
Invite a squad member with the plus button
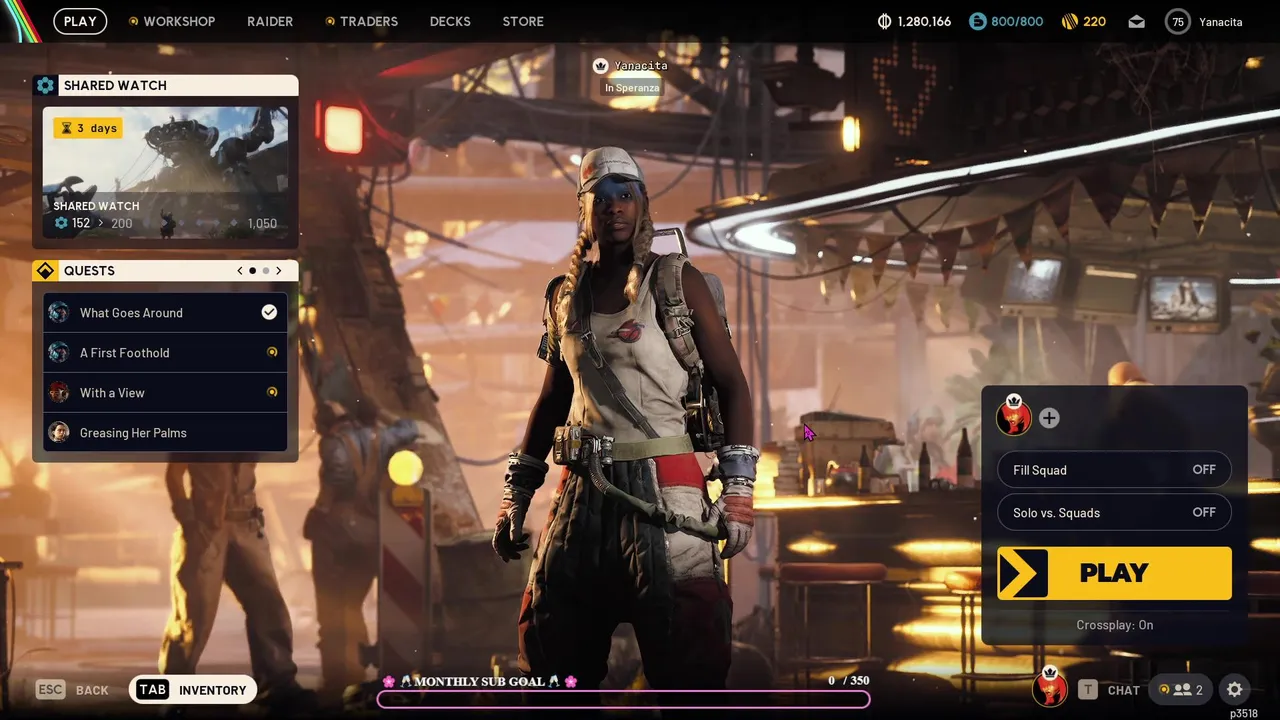point(1049,419)
